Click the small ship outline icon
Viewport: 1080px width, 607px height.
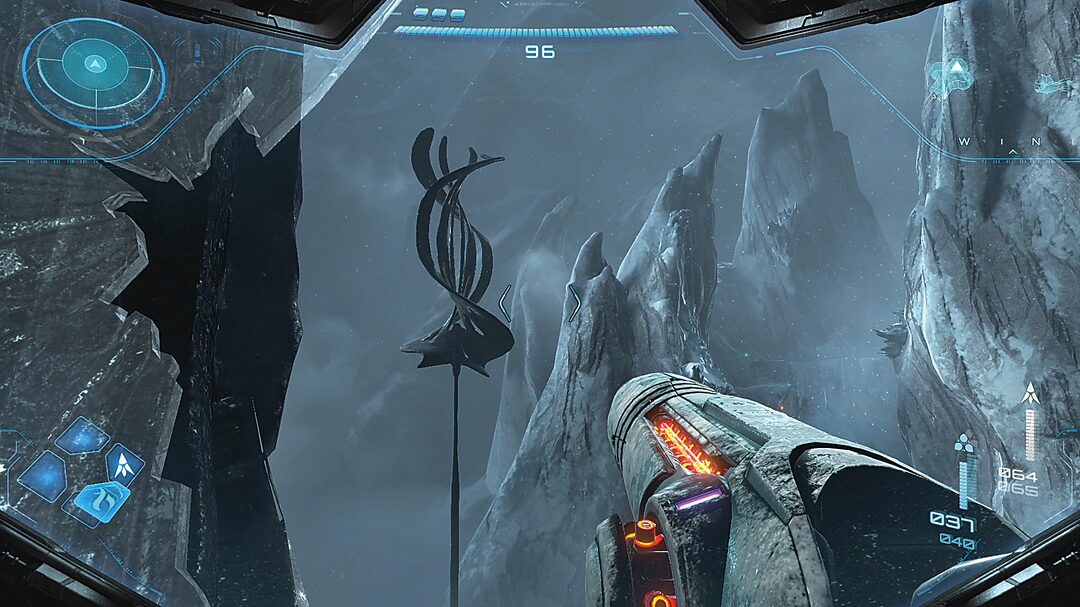click(x=1049, y=85)
